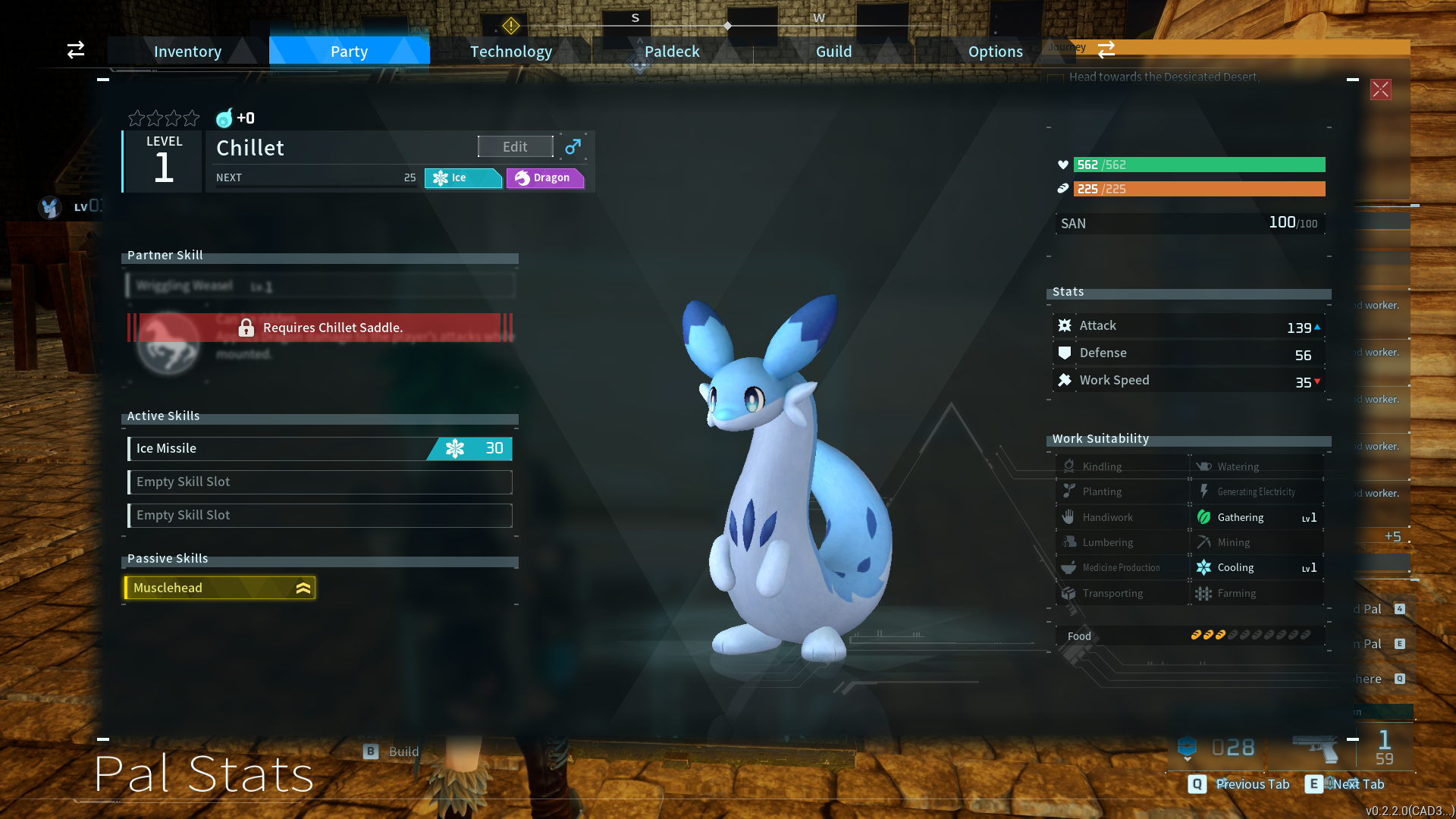Viewport: 1456px width, 819px height.
Task: Open the Technology tab
Action: pyautogui.click(x=510, y=52)
